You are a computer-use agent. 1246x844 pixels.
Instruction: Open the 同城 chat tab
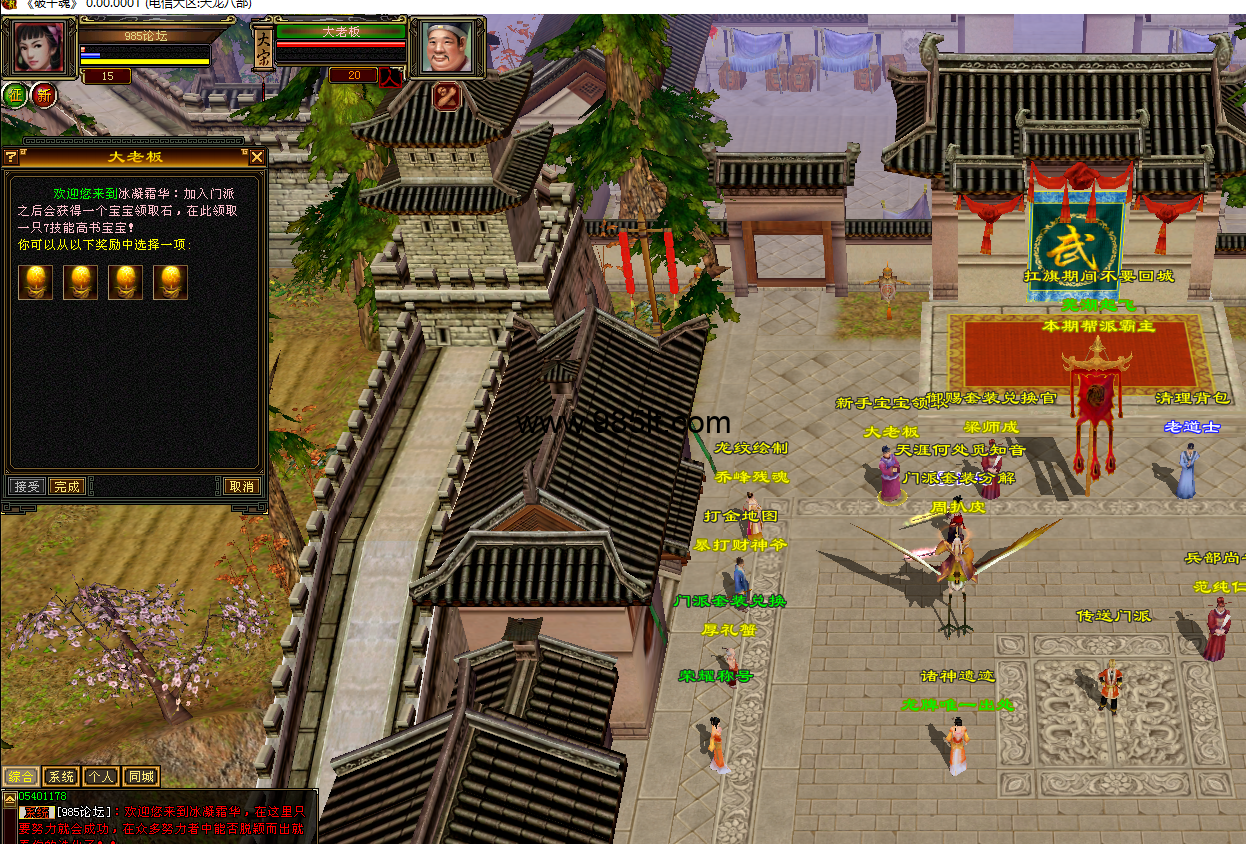point(141,776)
